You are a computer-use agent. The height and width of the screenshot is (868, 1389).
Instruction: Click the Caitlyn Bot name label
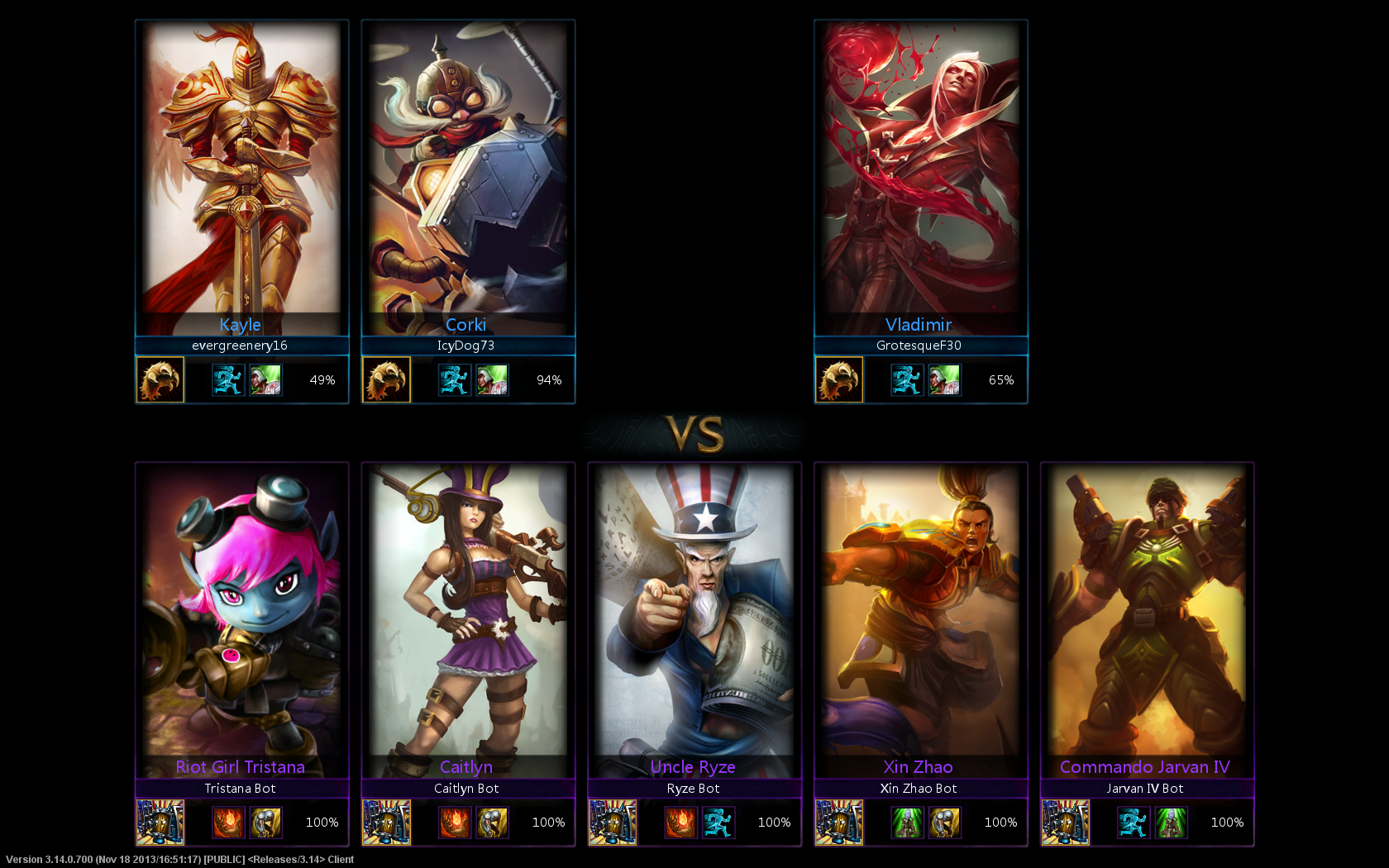click(466, 788)
